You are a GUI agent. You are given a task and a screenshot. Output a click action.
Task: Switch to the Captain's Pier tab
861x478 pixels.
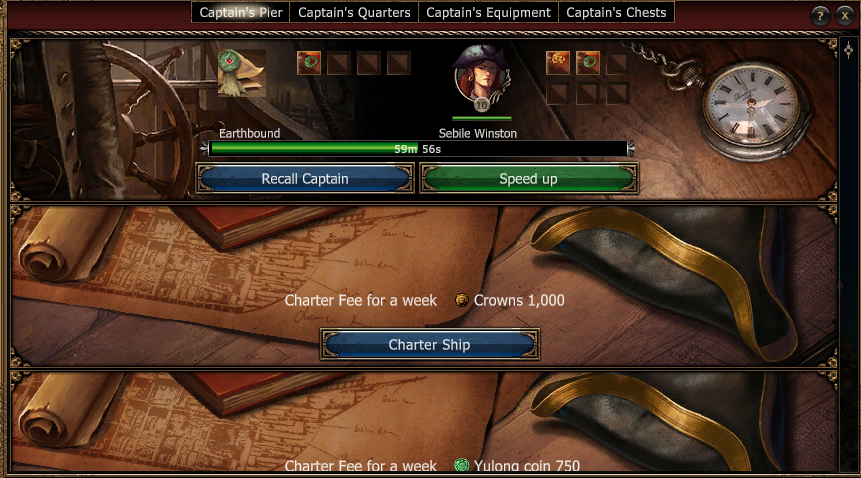(241, 13)
